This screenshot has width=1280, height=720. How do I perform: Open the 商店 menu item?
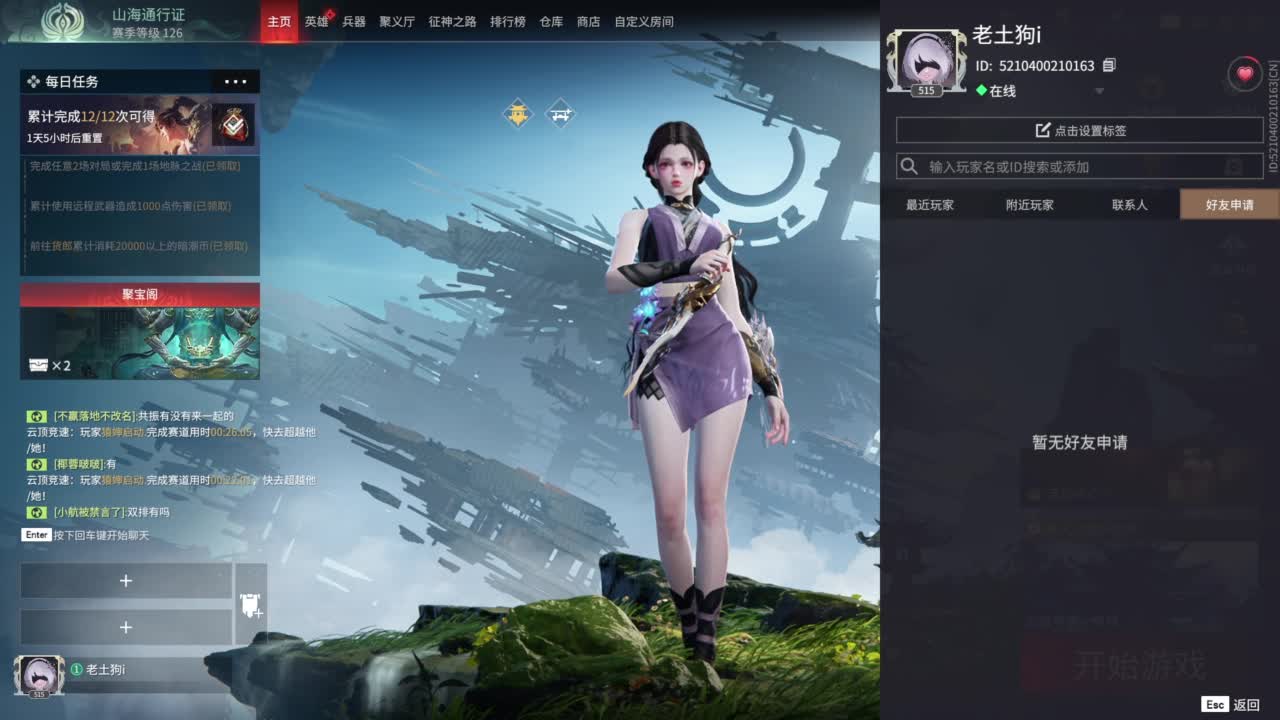[588, 21]
